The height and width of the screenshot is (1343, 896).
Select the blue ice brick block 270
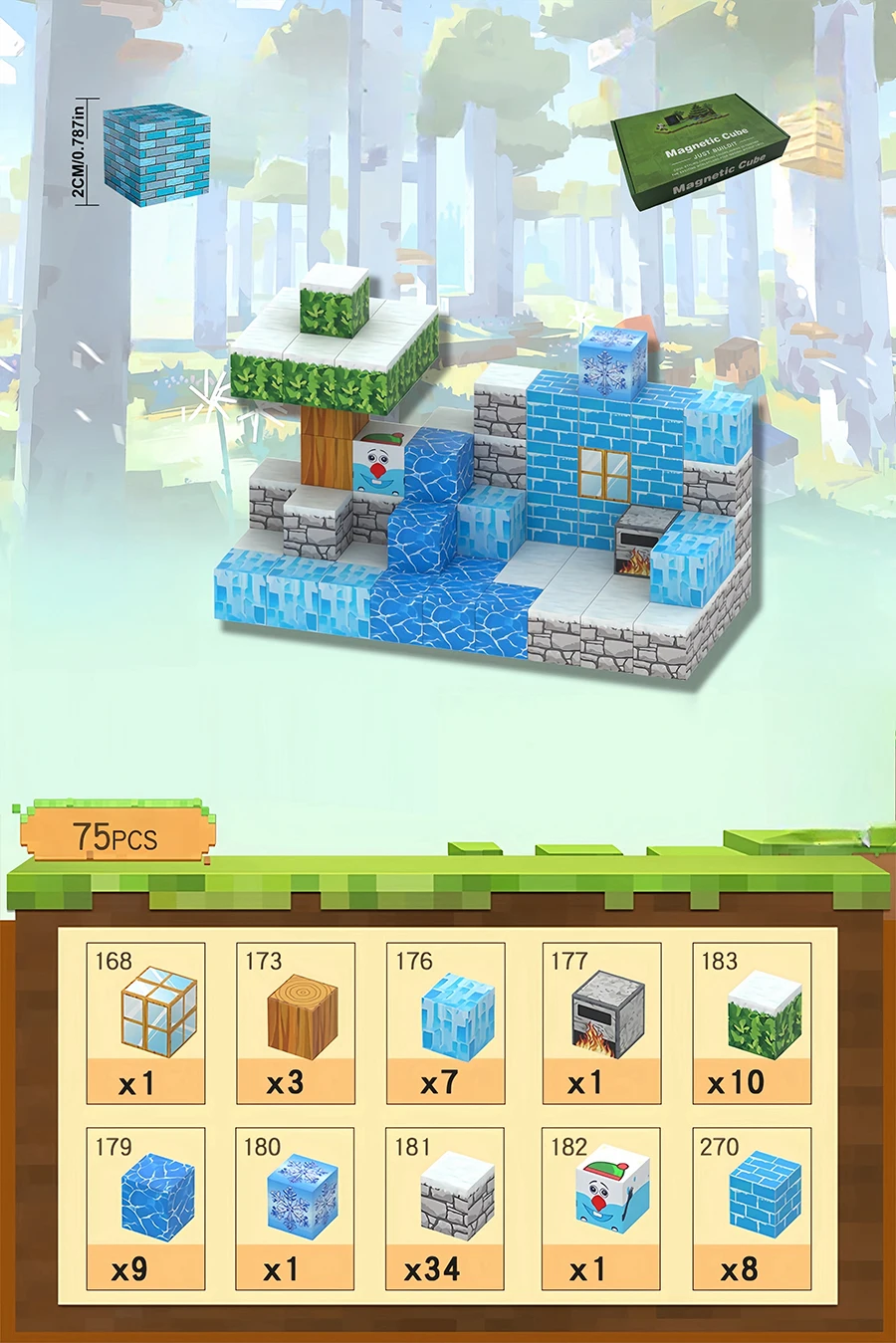(x=752, y=1208)
